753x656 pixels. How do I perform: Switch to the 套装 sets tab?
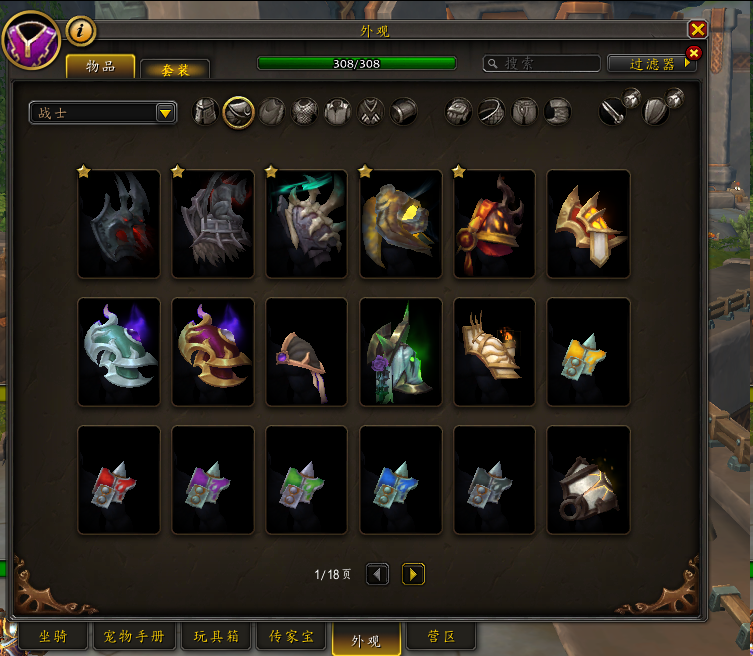point(174,69)
